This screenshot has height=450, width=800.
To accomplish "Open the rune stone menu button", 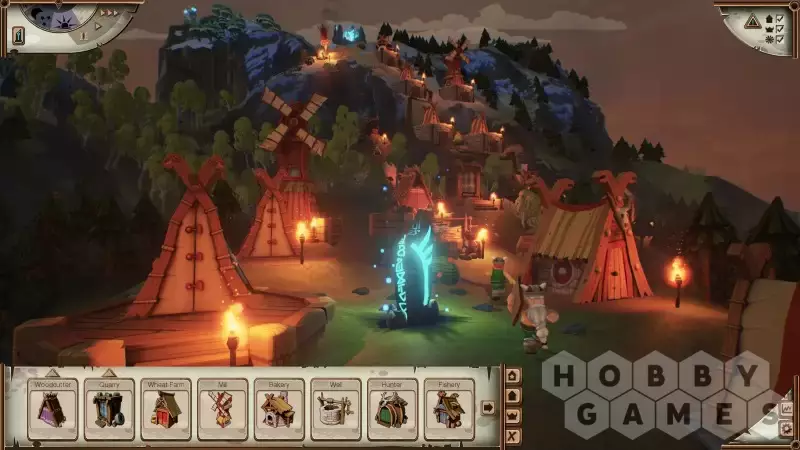I will pos(18,36).
